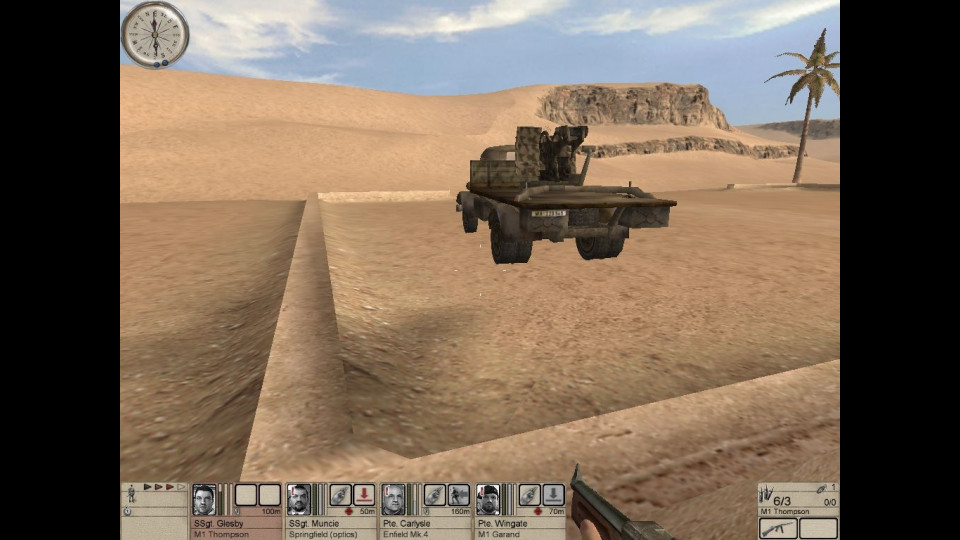The image size is (960, 540).
Task: Select the empty slot beside the Thompson
Action: [818, 528]
